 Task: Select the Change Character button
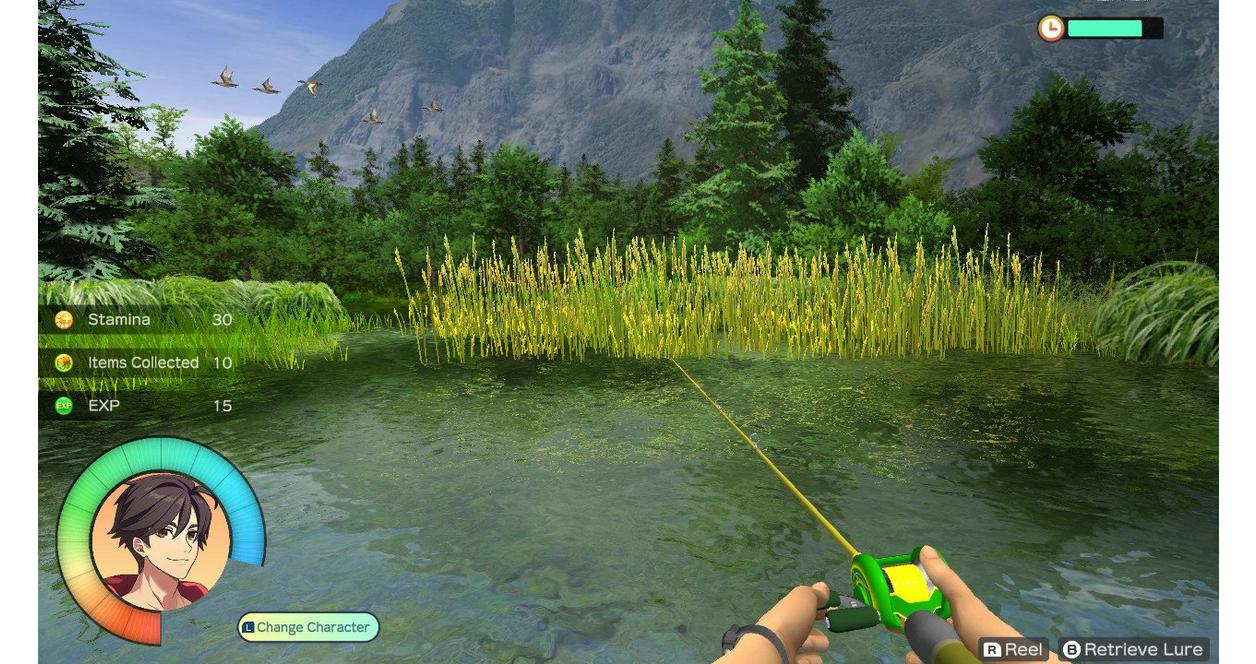pyautogui.click(x=309, y=627)
